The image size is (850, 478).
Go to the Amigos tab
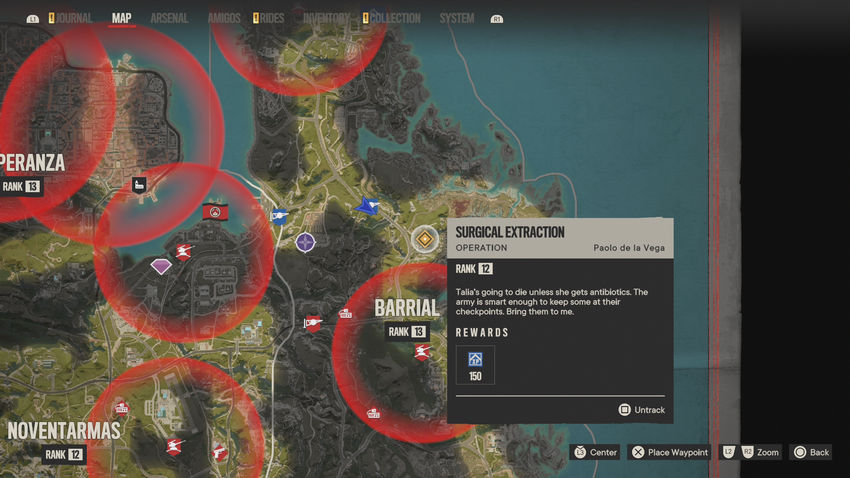tap(224, 18)
